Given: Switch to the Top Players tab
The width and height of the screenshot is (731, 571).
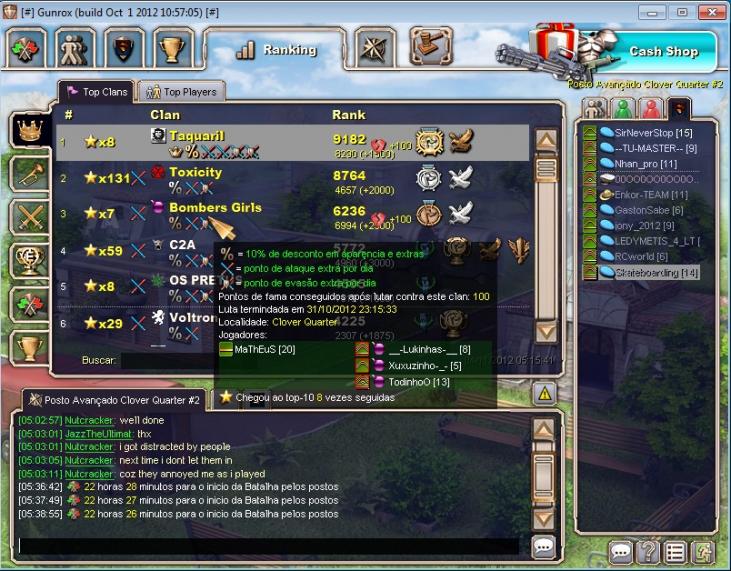Looking at the screenshot, I should (181, 92).
